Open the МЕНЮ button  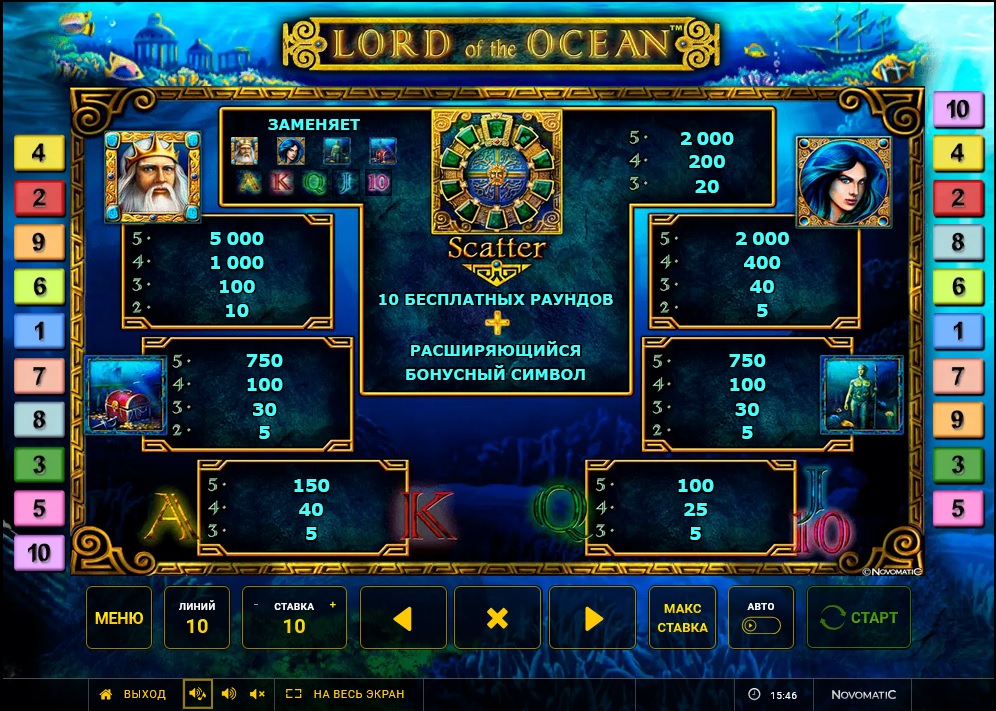[119, 618]
